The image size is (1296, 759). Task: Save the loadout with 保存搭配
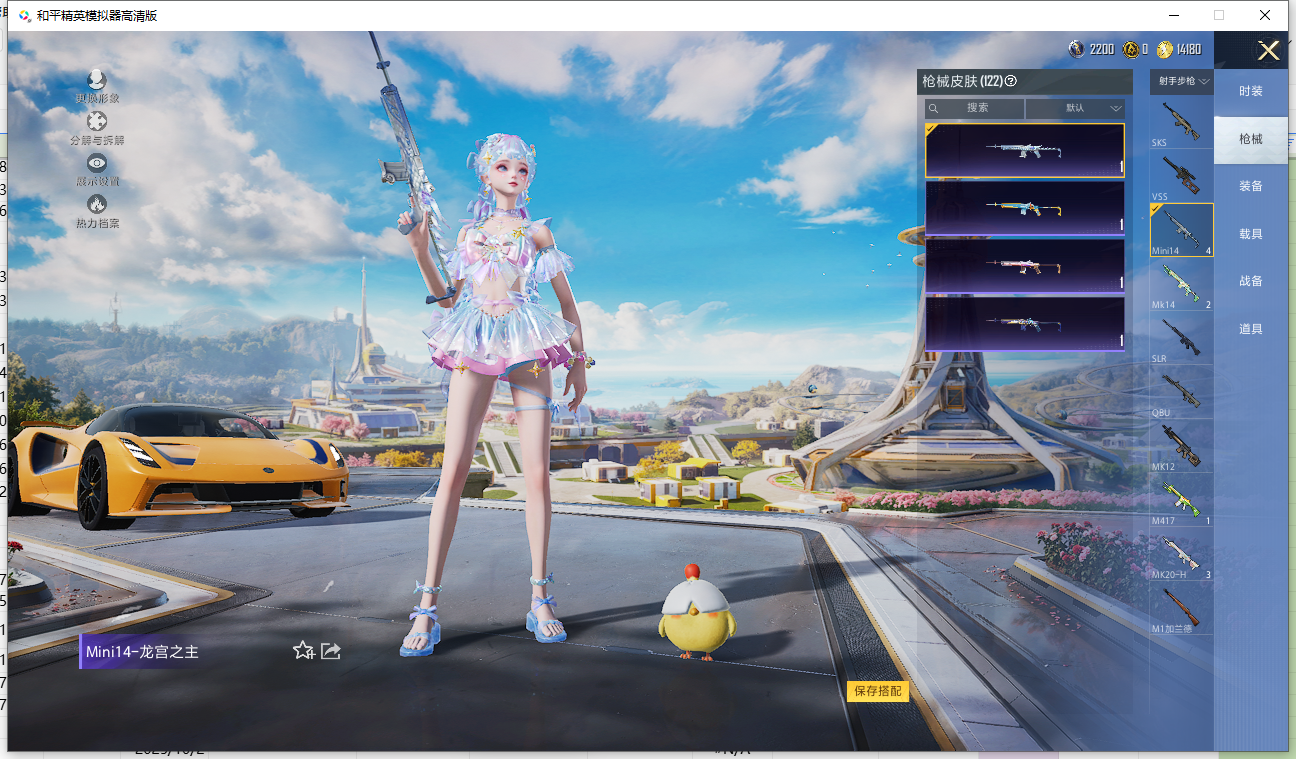(877, 691)
